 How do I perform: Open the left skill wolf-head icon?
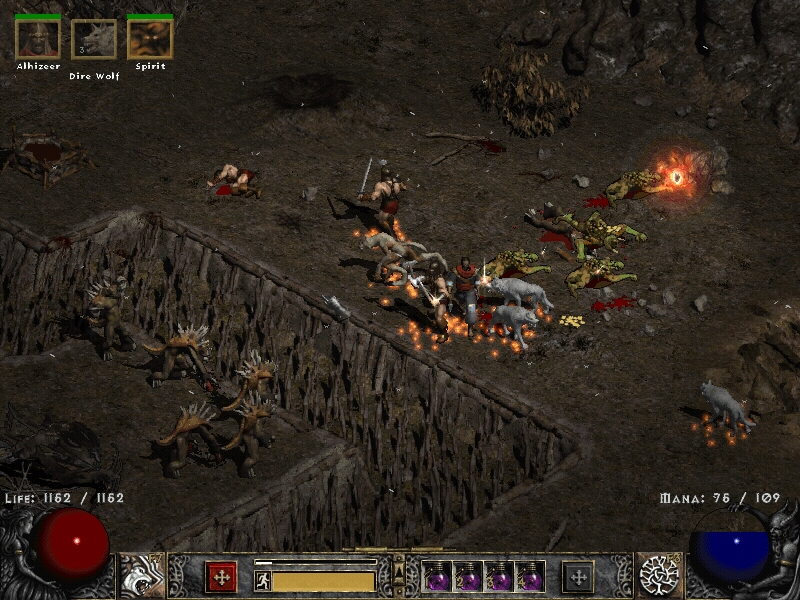(x=142, y=576)
